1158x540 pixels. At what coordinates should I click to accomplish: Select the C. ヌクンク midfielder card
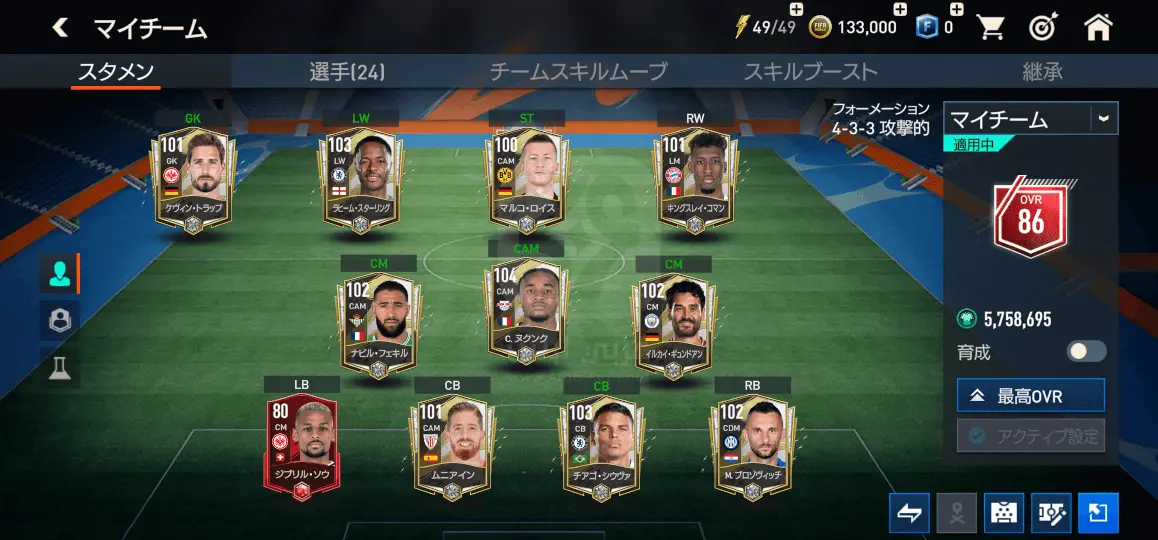526,310
